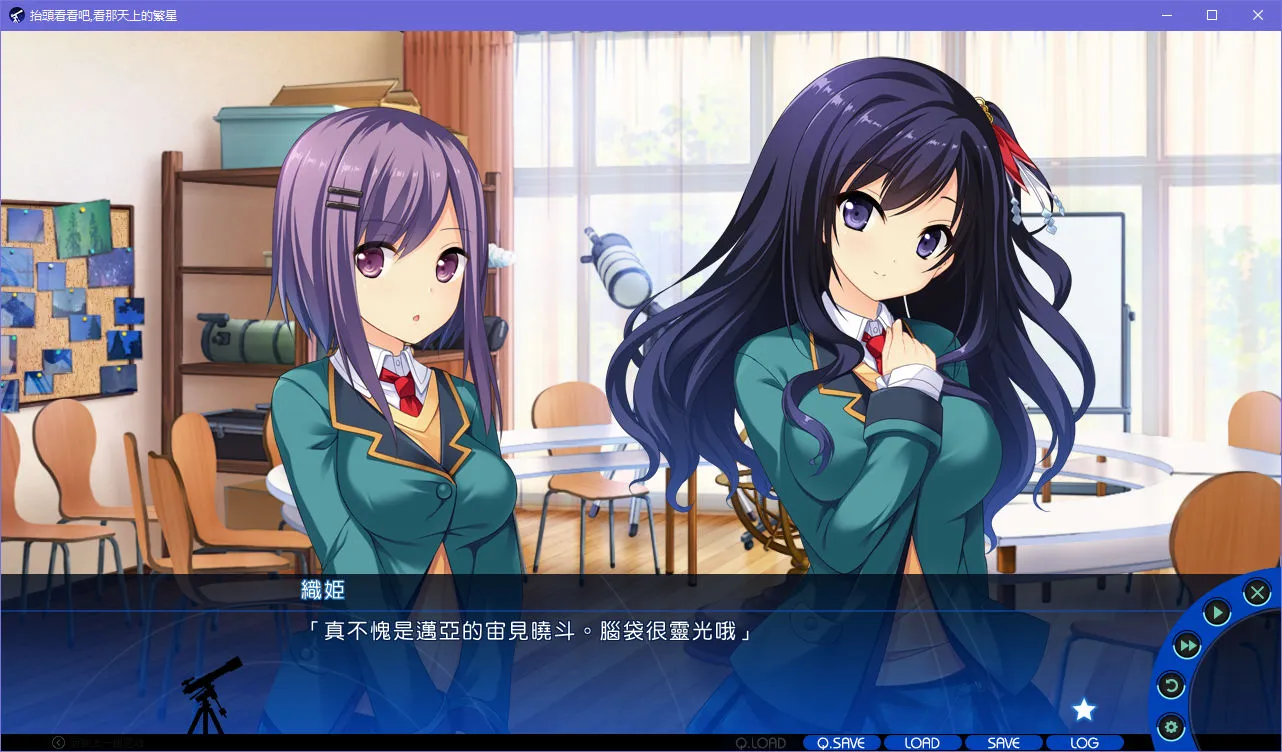Minimize the game window
1282x752 pixels.
[1167, 15]
